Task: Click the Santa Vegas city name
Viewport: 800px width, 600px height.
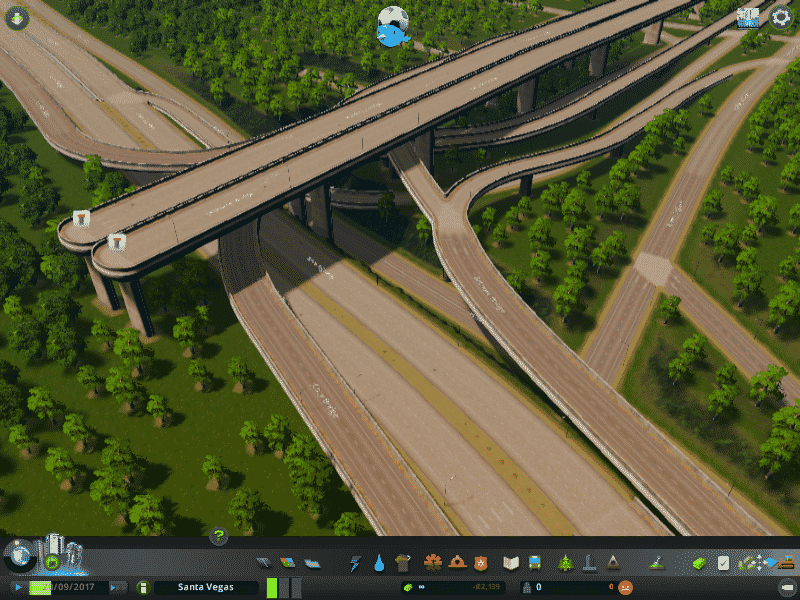Action: (205, 587)
